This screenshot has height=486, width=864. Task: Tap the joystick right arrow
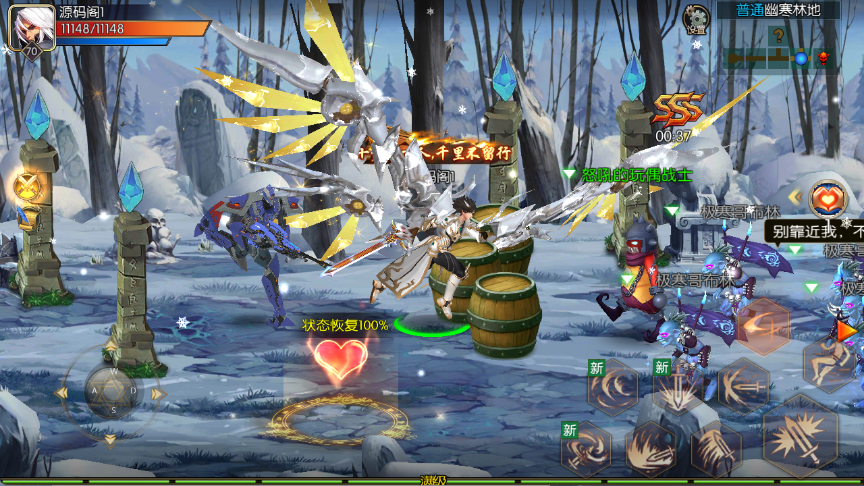tap(155, 392)
